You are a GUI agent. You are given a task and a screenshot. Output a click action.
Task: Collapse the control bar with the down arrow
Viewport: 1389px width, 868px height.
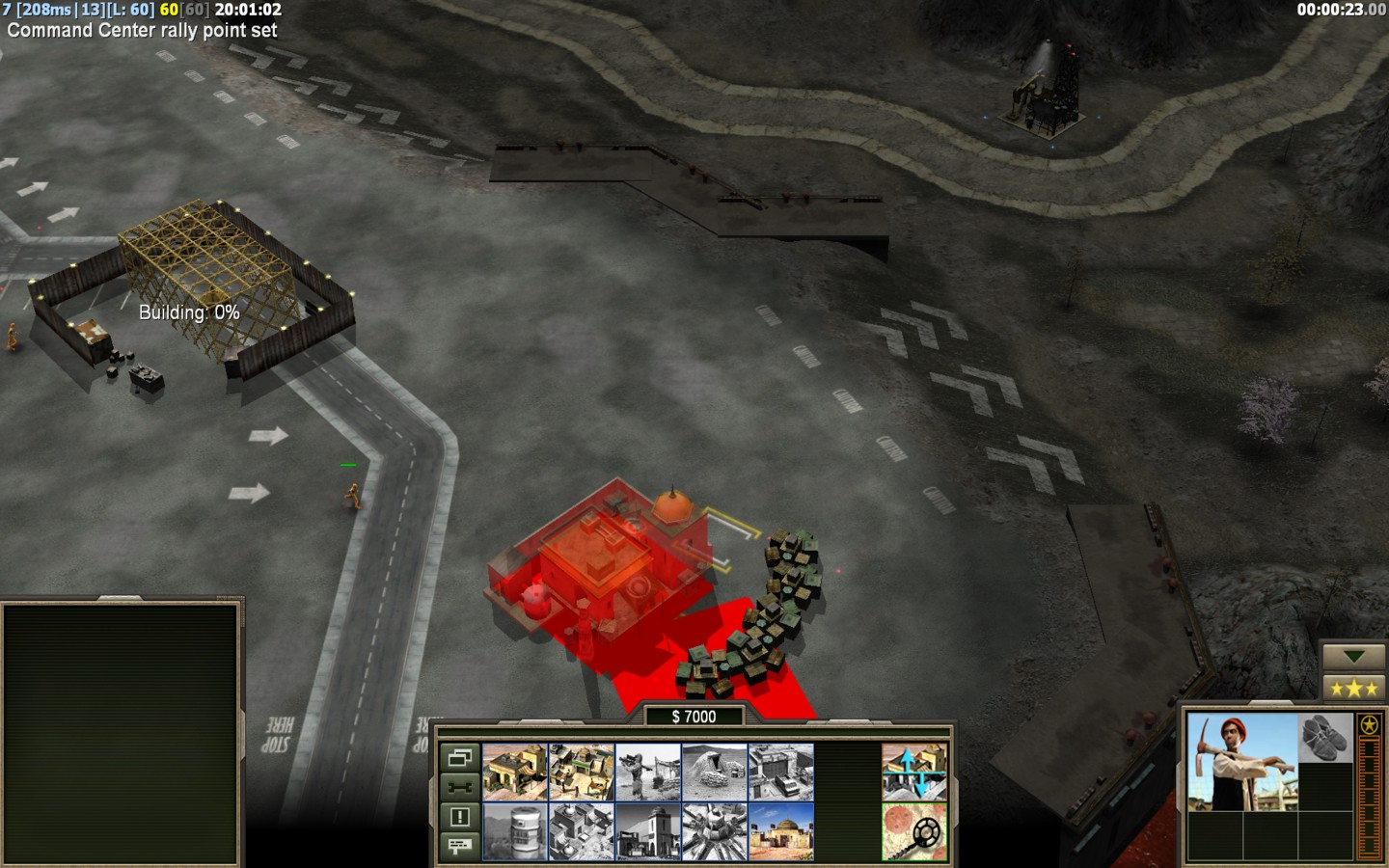[x=1353, y=657]
